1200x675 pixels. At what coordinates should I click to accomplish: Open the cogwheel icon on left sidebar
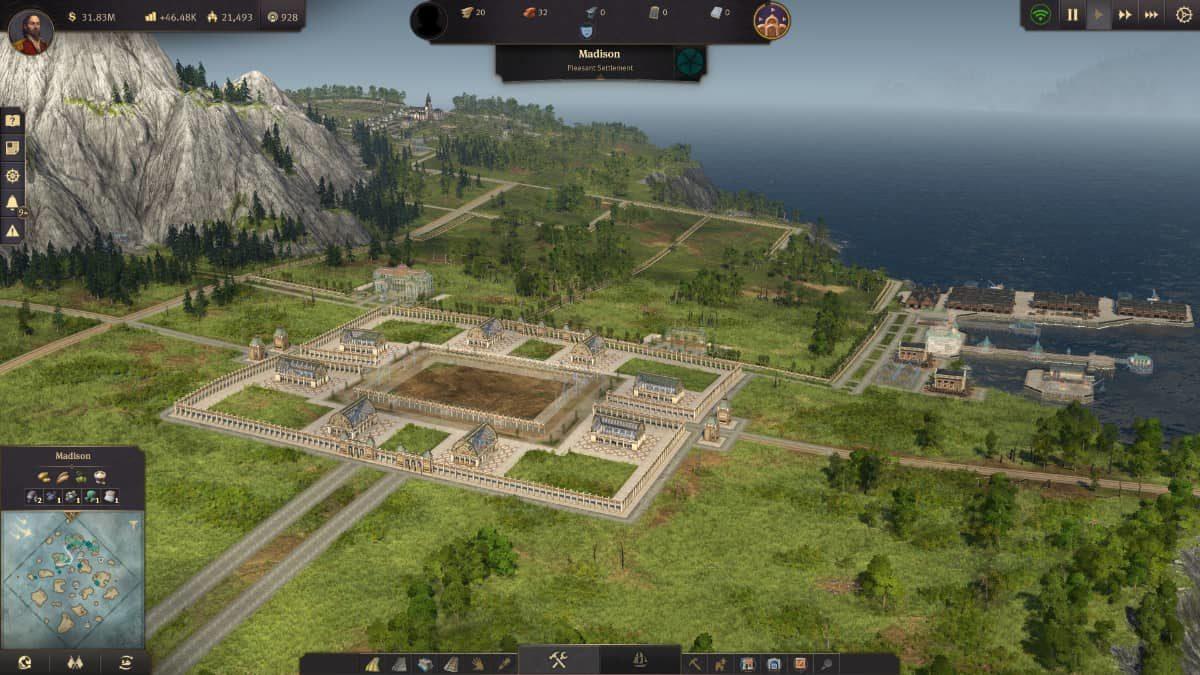click(12, 175)
